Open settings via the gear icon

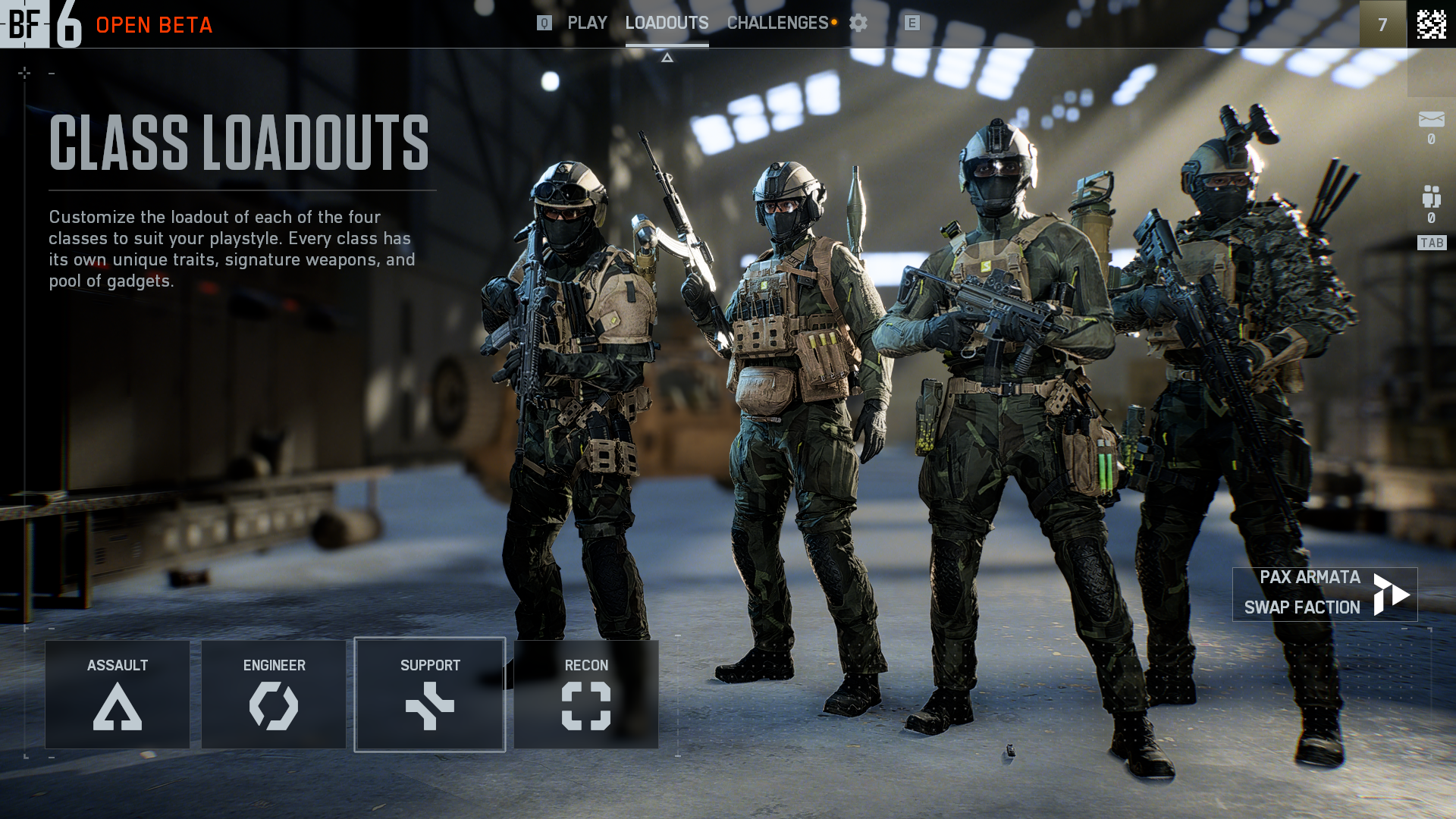(x=859, y=23)
